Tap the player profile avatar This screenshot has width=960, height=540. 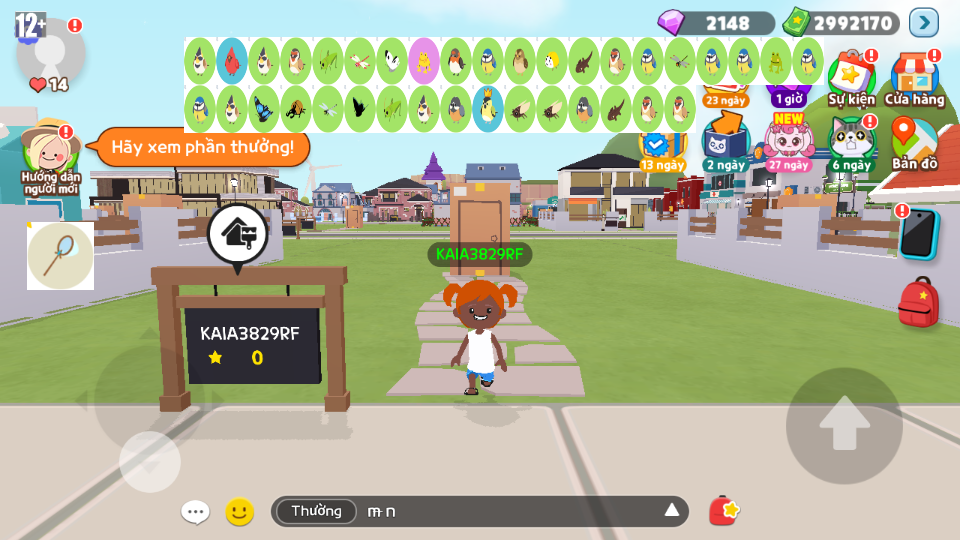coord(50,50)
